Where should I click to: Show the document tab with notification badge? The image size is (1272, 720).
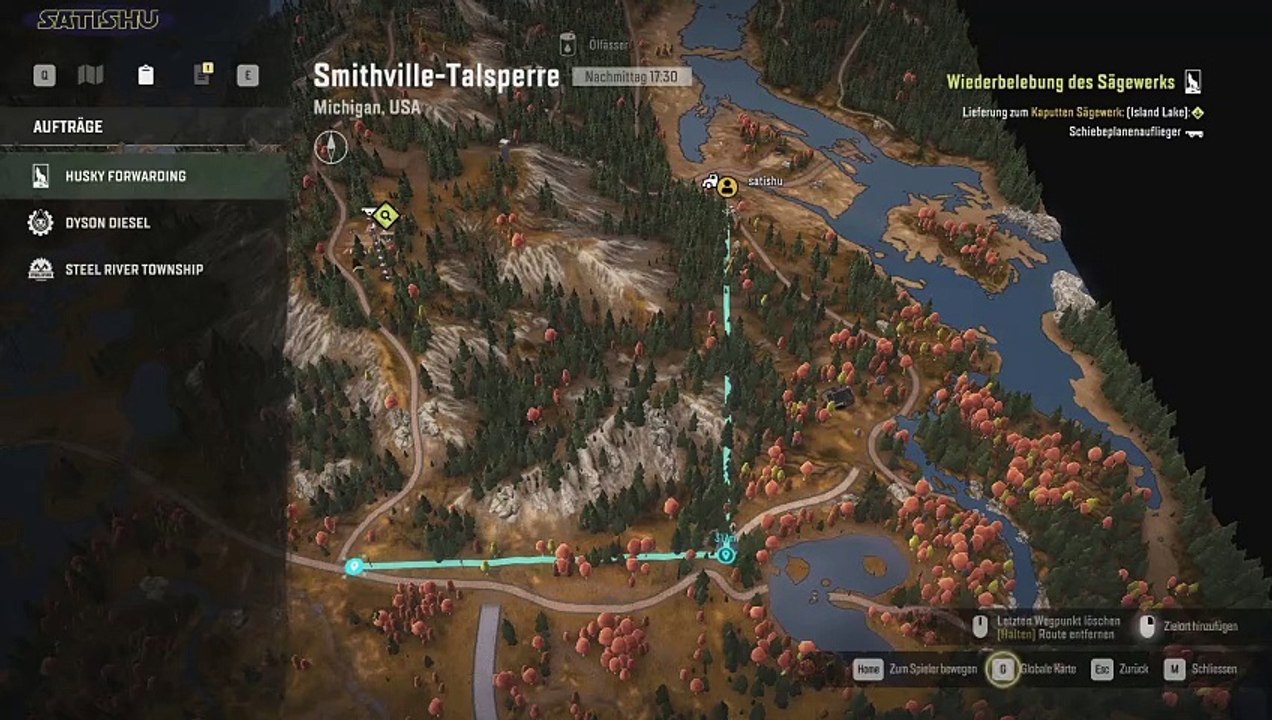point(202,75)
